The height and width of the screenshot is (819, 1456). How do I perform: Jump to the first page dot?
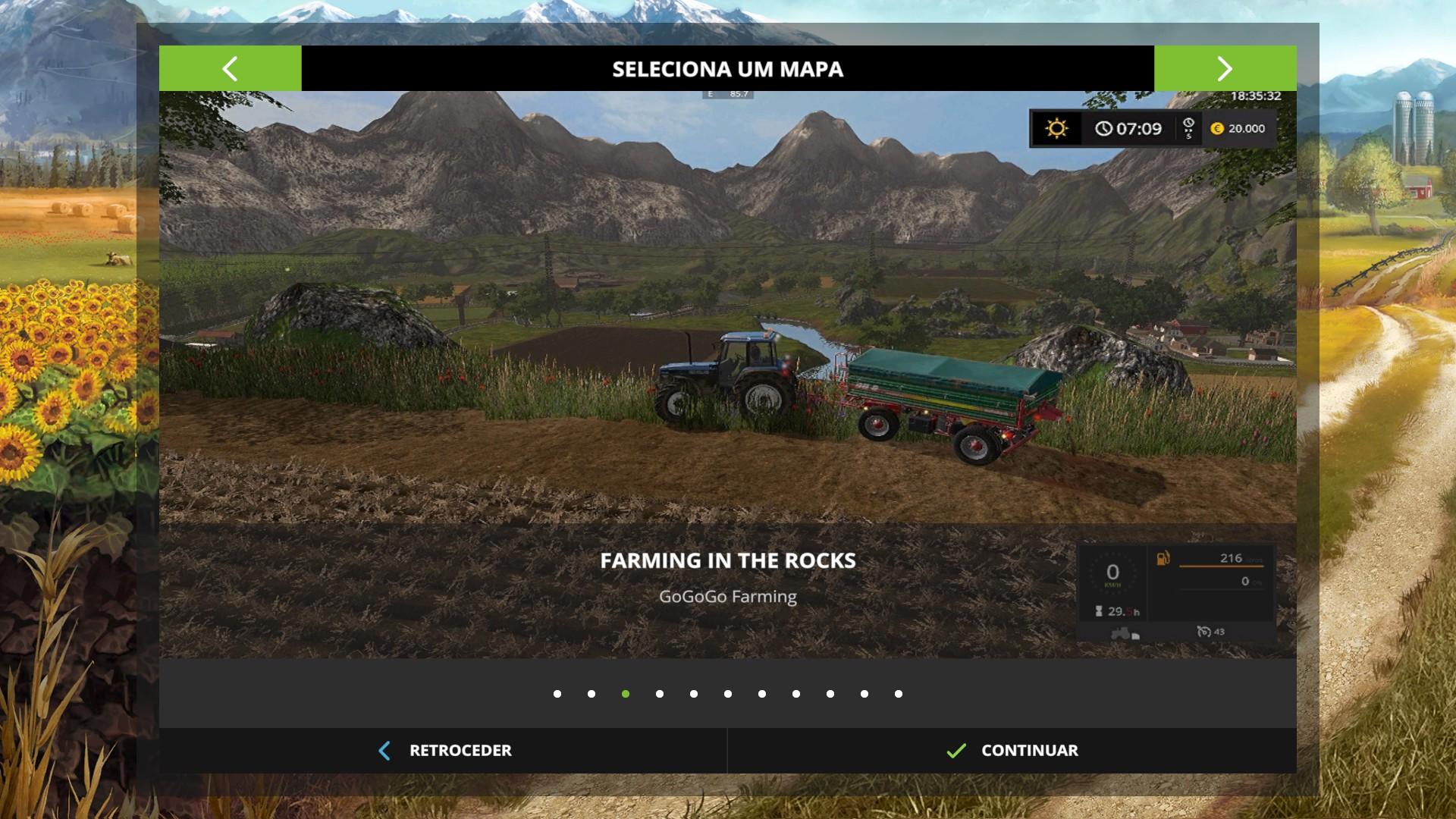(557, 694)
